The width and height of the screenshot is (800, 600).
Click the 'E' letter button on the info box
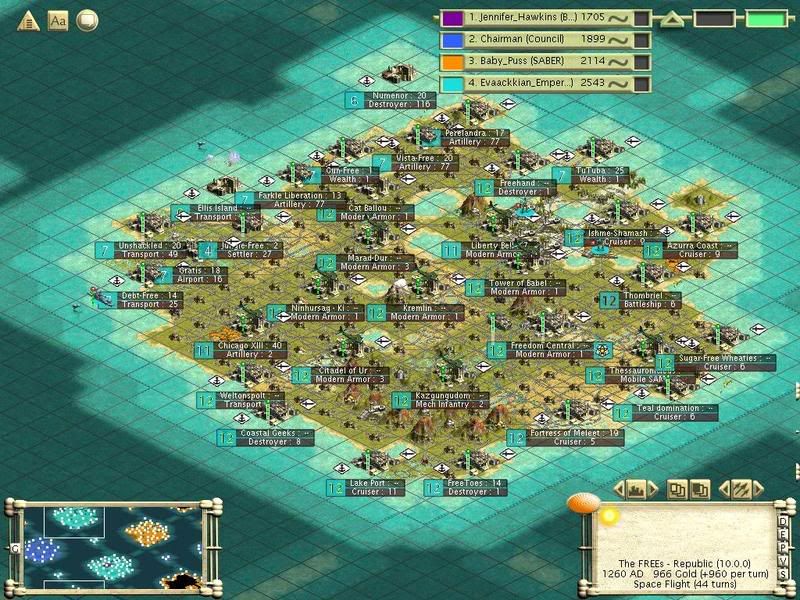pos(785,533)
